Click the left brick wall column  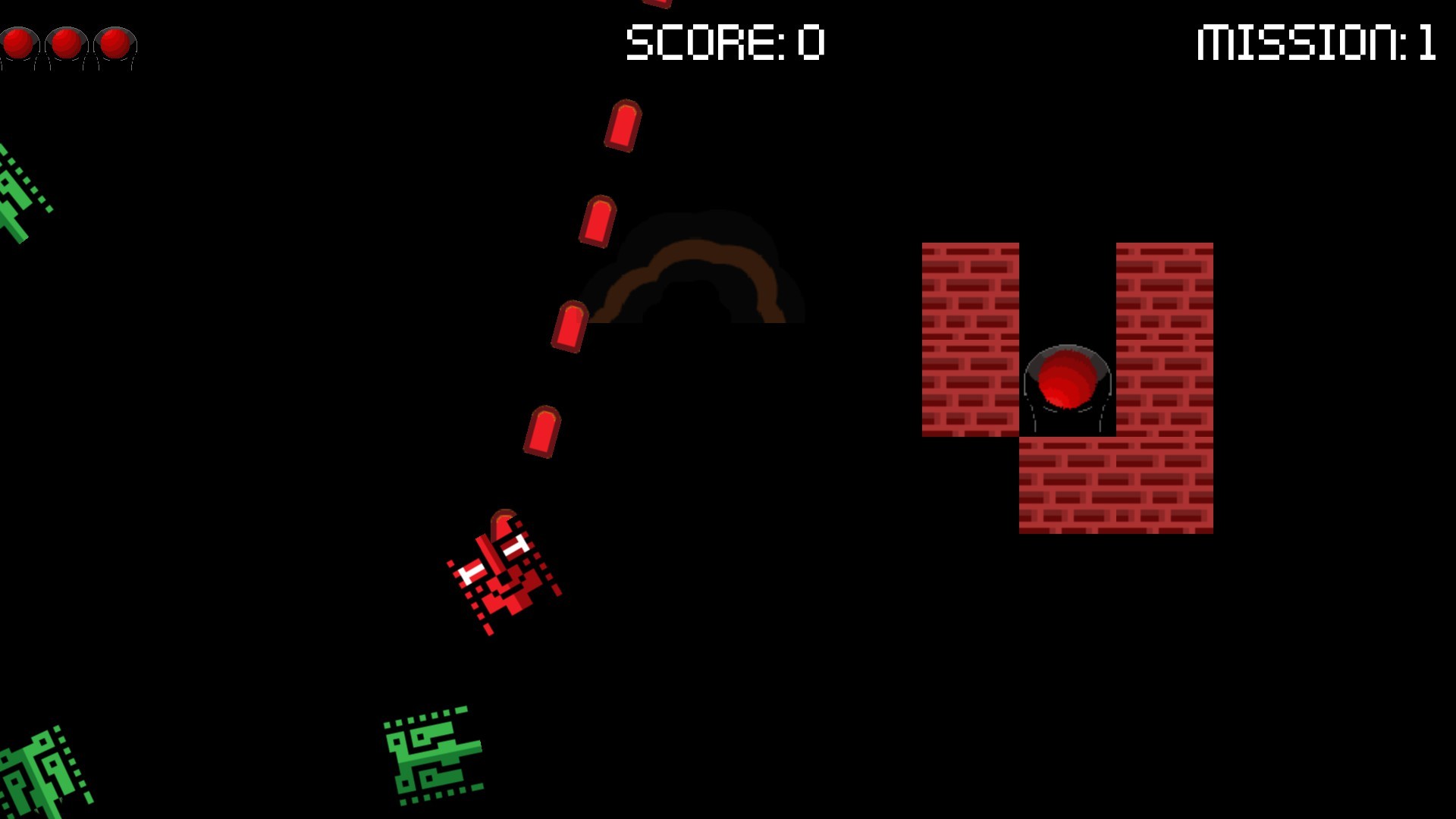point(971,337)
